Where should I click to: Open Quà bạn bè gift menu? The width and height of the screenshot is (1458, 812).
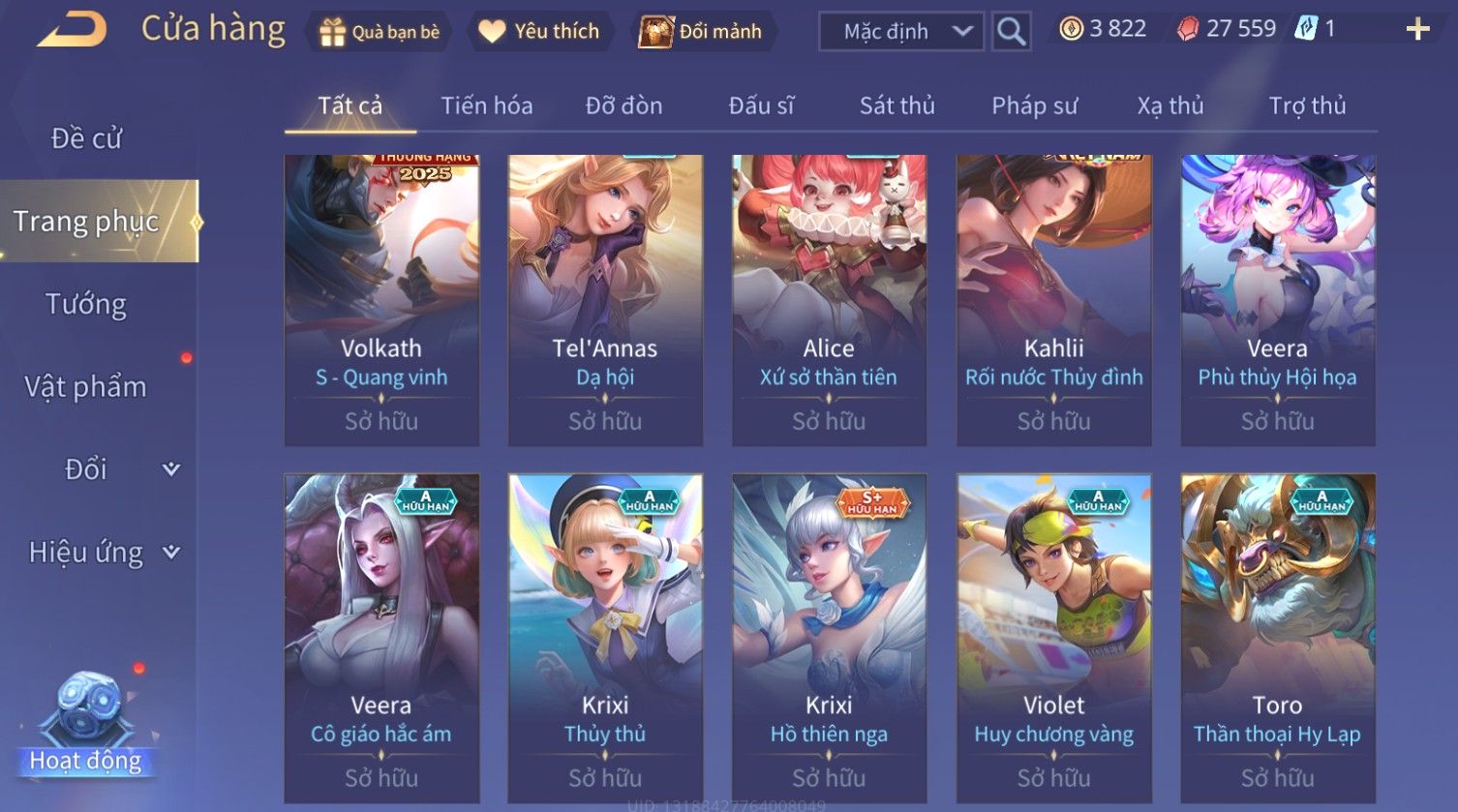(380, 32)
